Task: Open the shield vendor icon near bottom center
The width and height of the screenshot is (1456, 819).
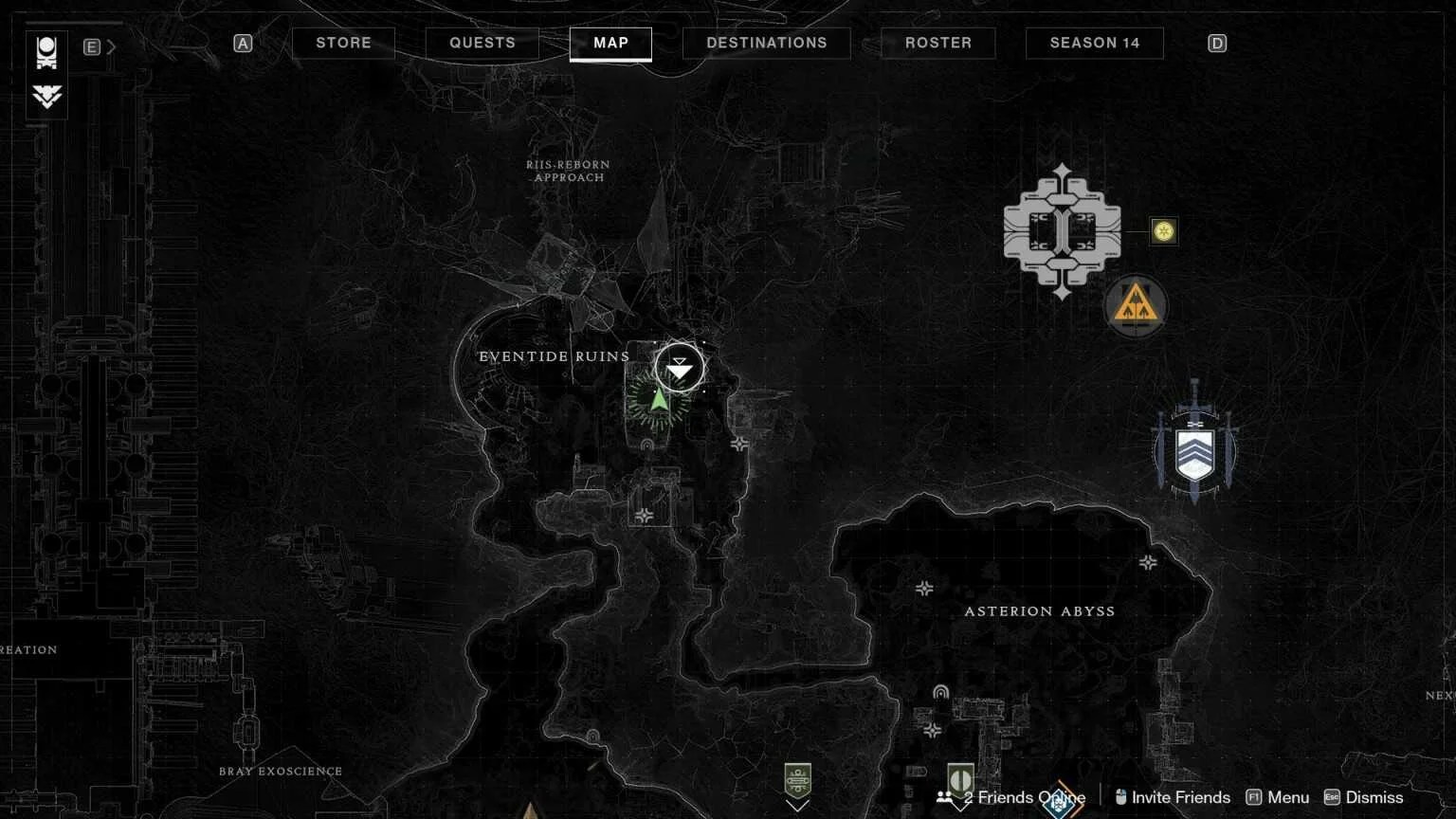Action: pyautogui.click(x=959, y=777)
